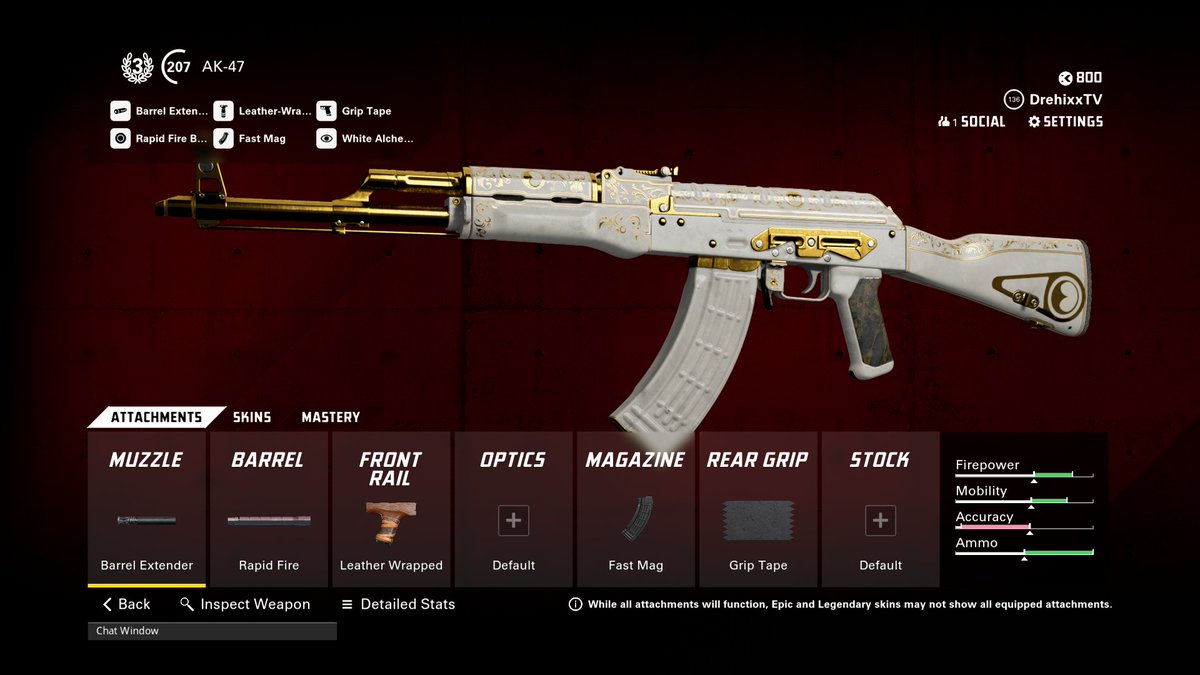Viewport: 1200px width, 675px height.
Task: Add an attachment to Stock
Action: pyautogui.click(x=880, y=521)
